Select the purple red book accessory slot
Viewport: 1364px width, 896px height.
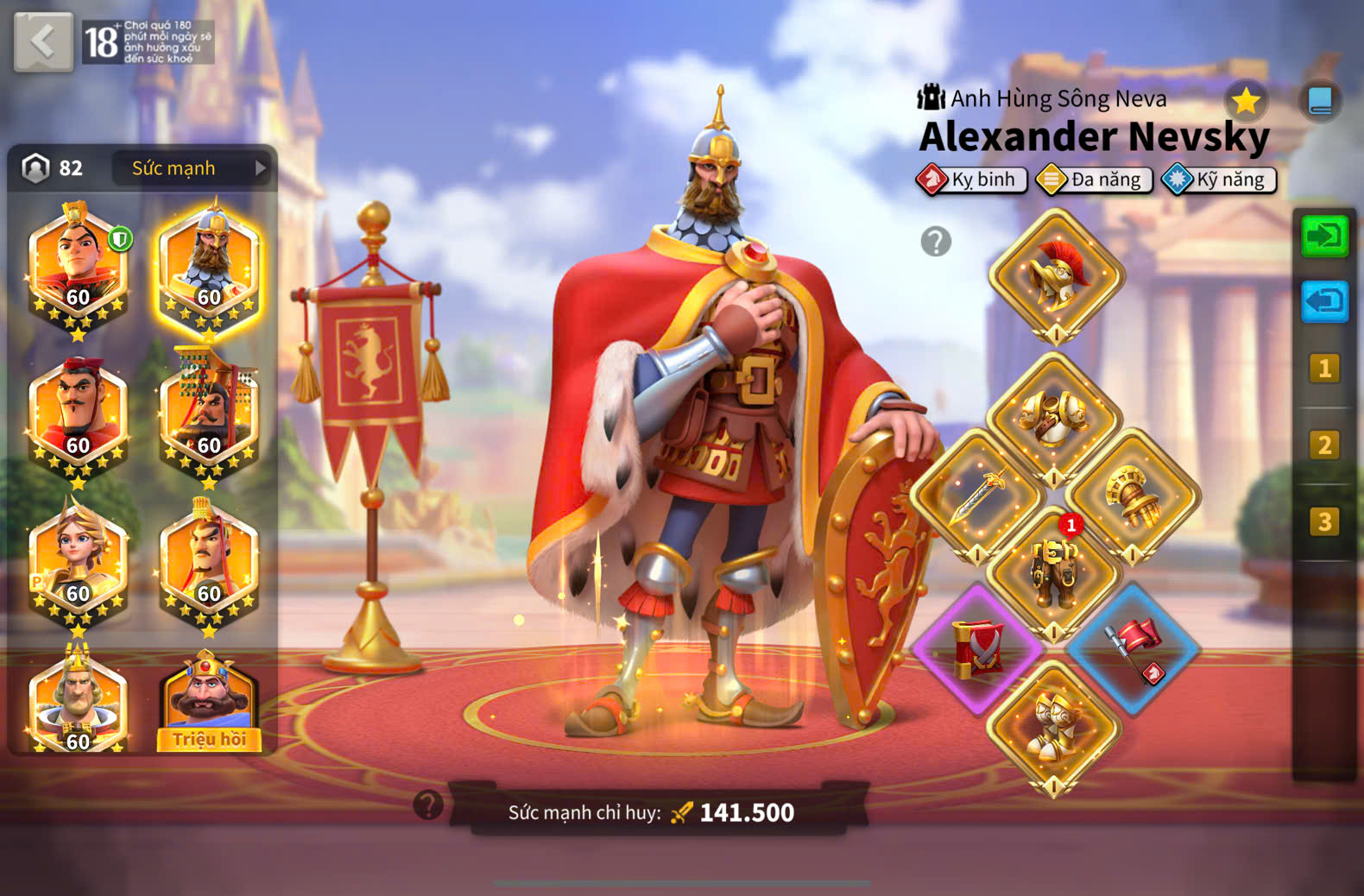point(977,649)
